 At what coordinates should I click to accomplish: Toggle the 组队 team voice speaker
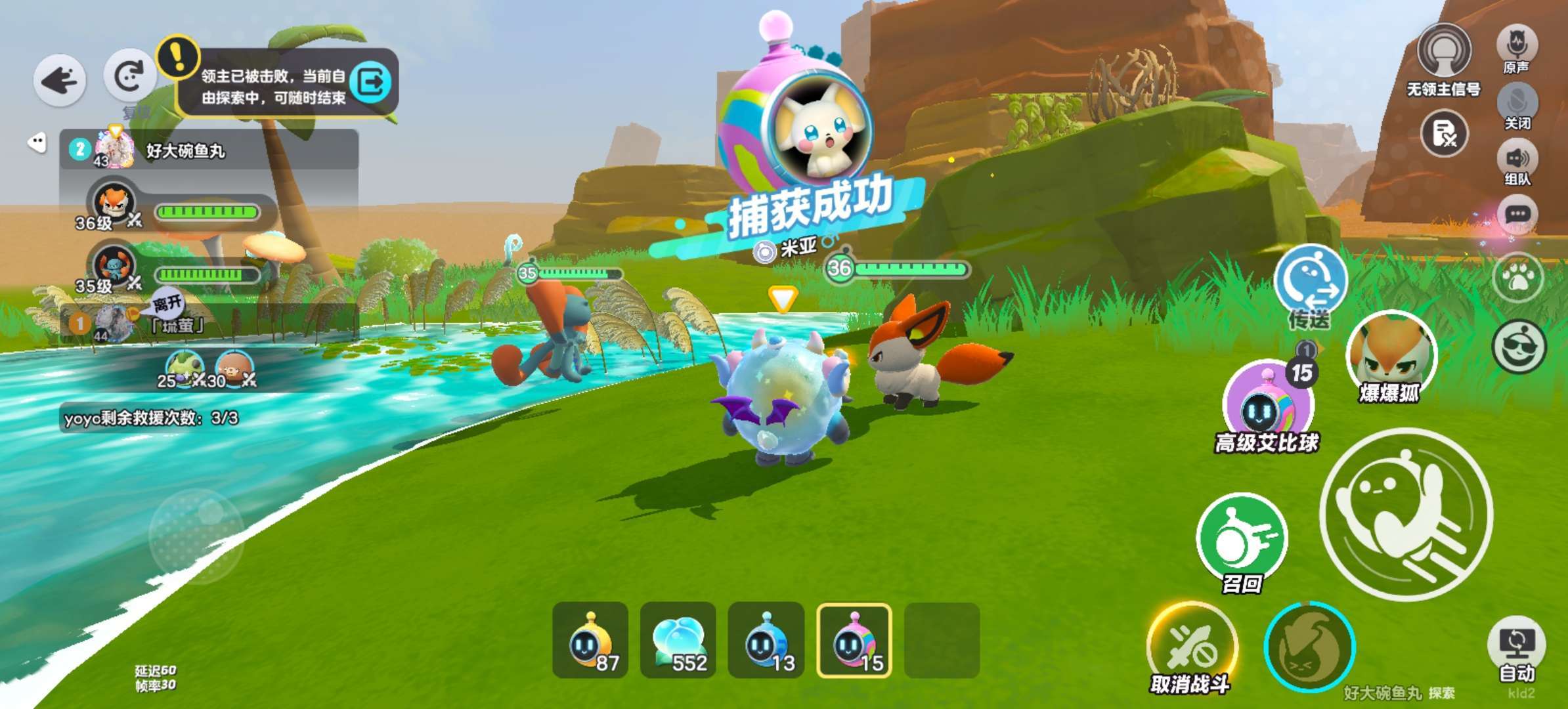(x=1517, y=159)
